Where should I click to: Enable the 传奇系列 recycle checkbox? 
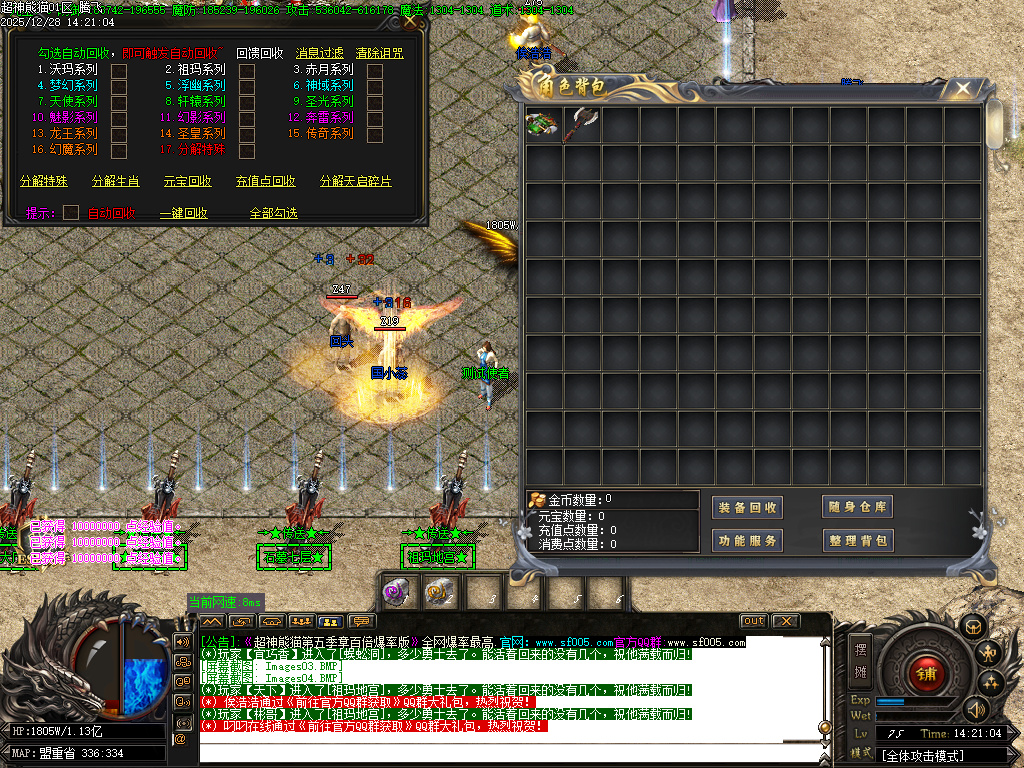tap(375, 134)
